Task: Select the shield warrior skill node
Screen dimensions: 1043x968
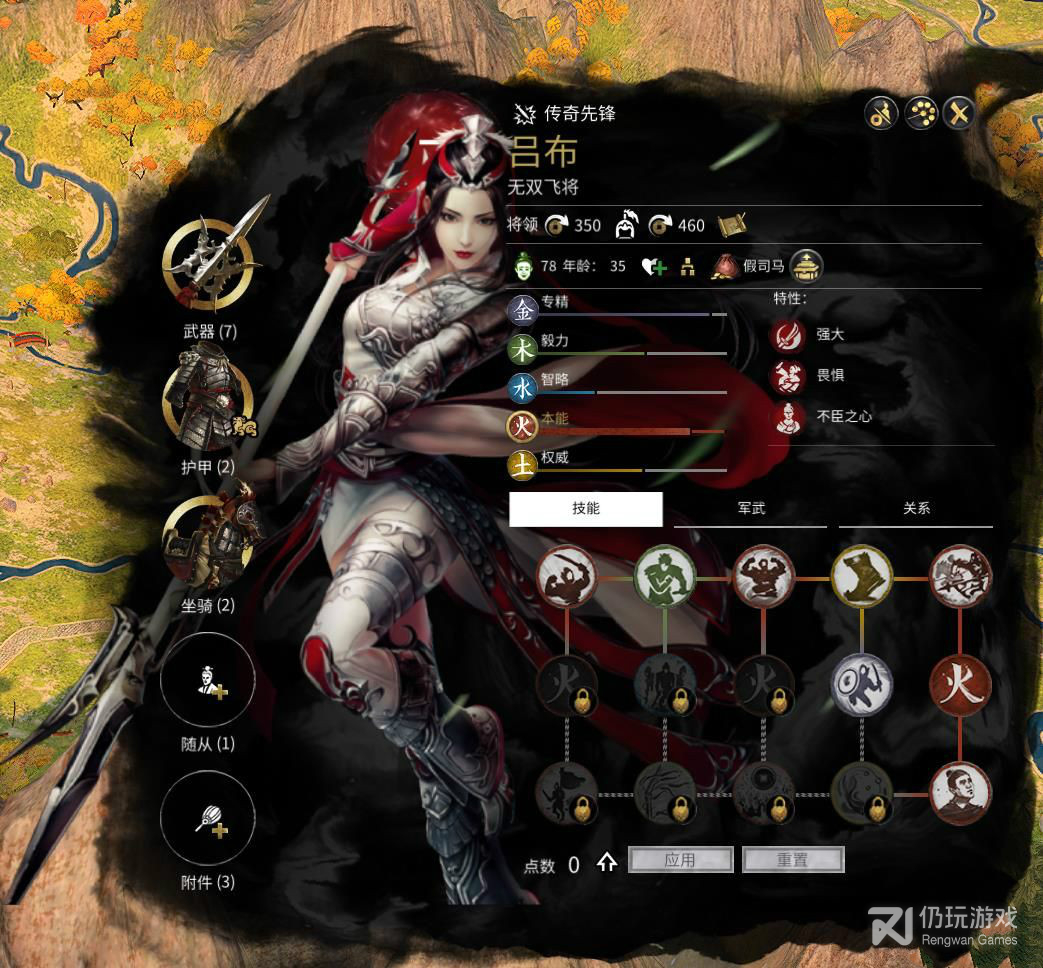Action: tap(862, 685)
